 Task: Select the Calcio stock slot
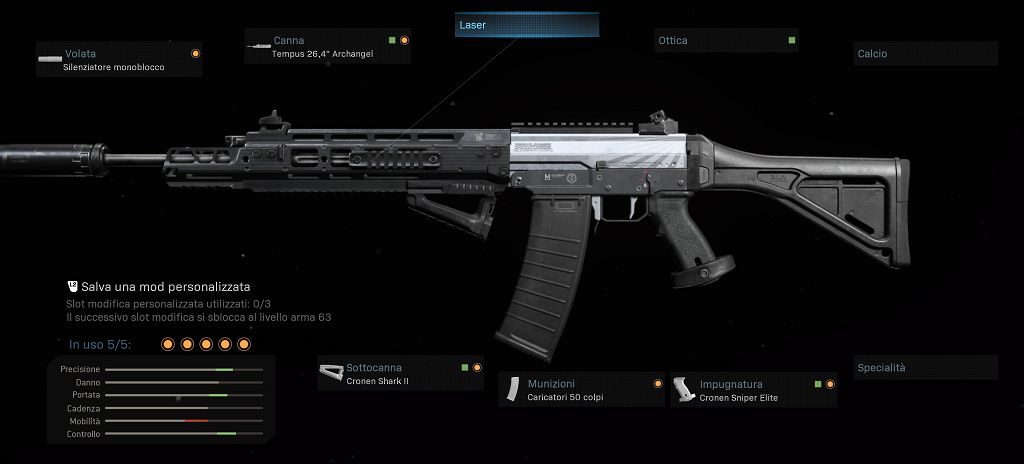tap(926, 54)
